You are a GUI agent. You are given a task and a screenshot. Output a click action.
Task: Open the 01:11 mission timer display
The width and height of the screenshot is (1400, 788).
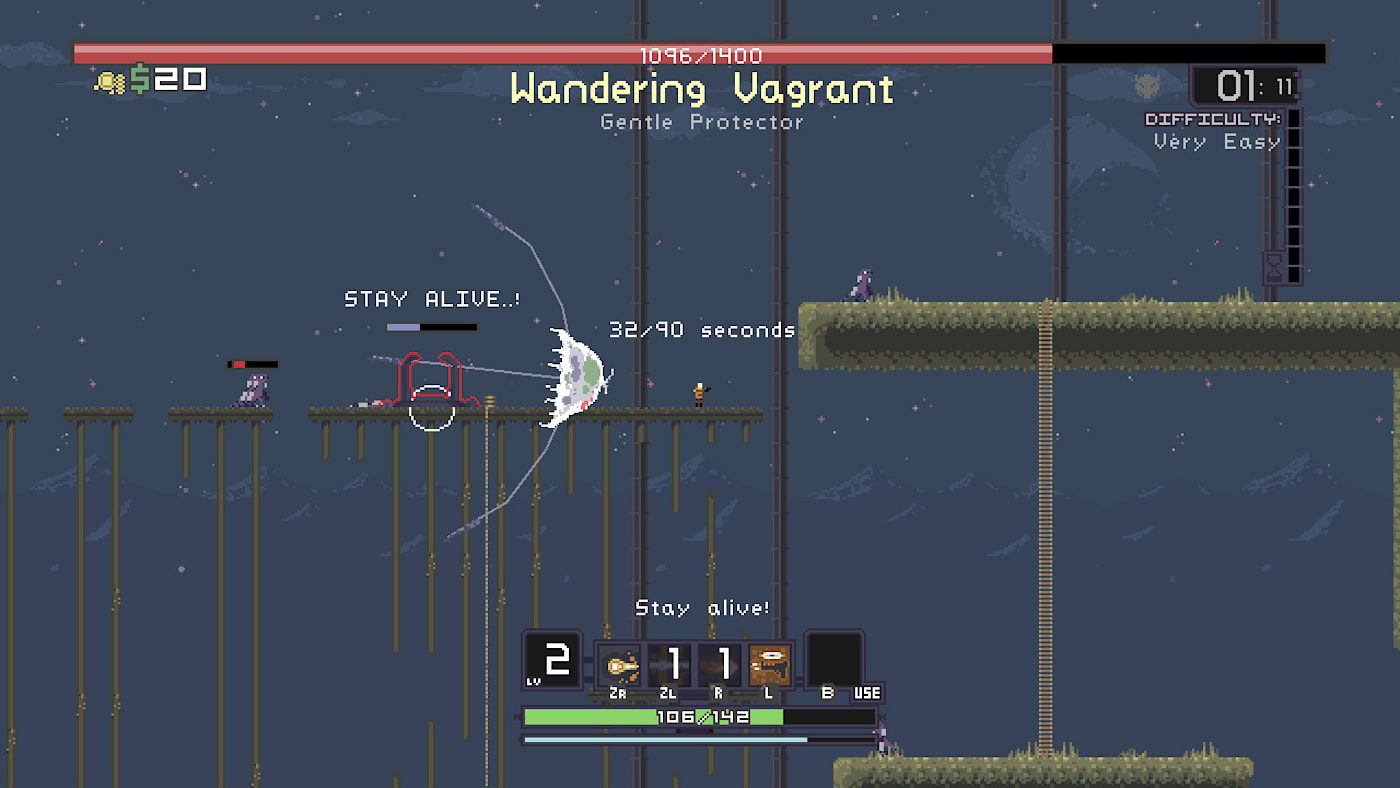(1242, 87)
